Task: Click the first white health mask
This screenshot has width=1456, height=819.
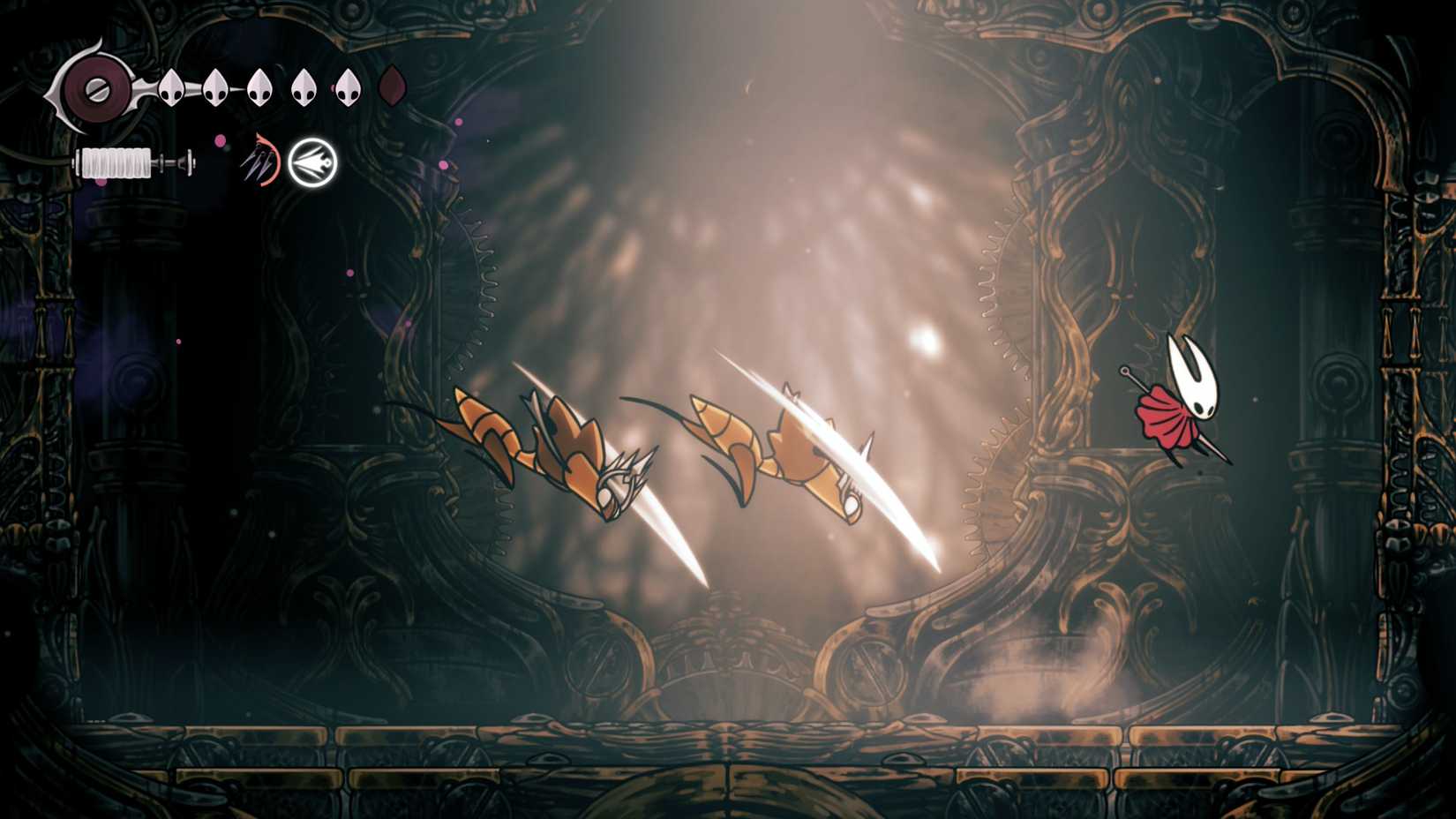Action: 172,86
